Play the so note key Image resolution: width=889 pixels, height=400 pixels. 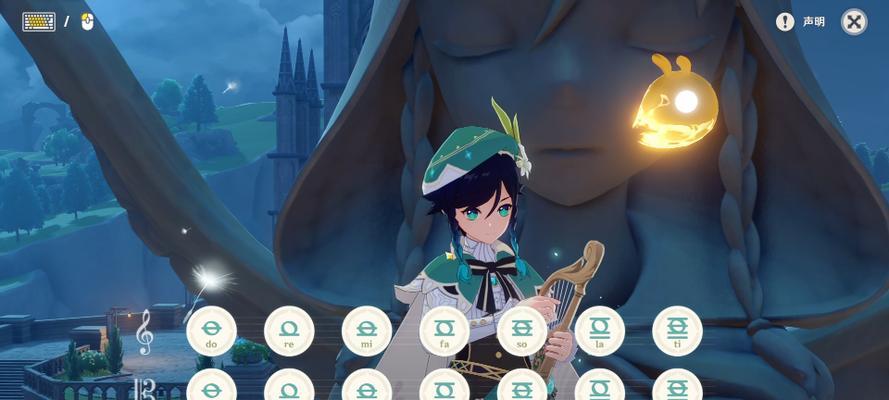point(522,331)
